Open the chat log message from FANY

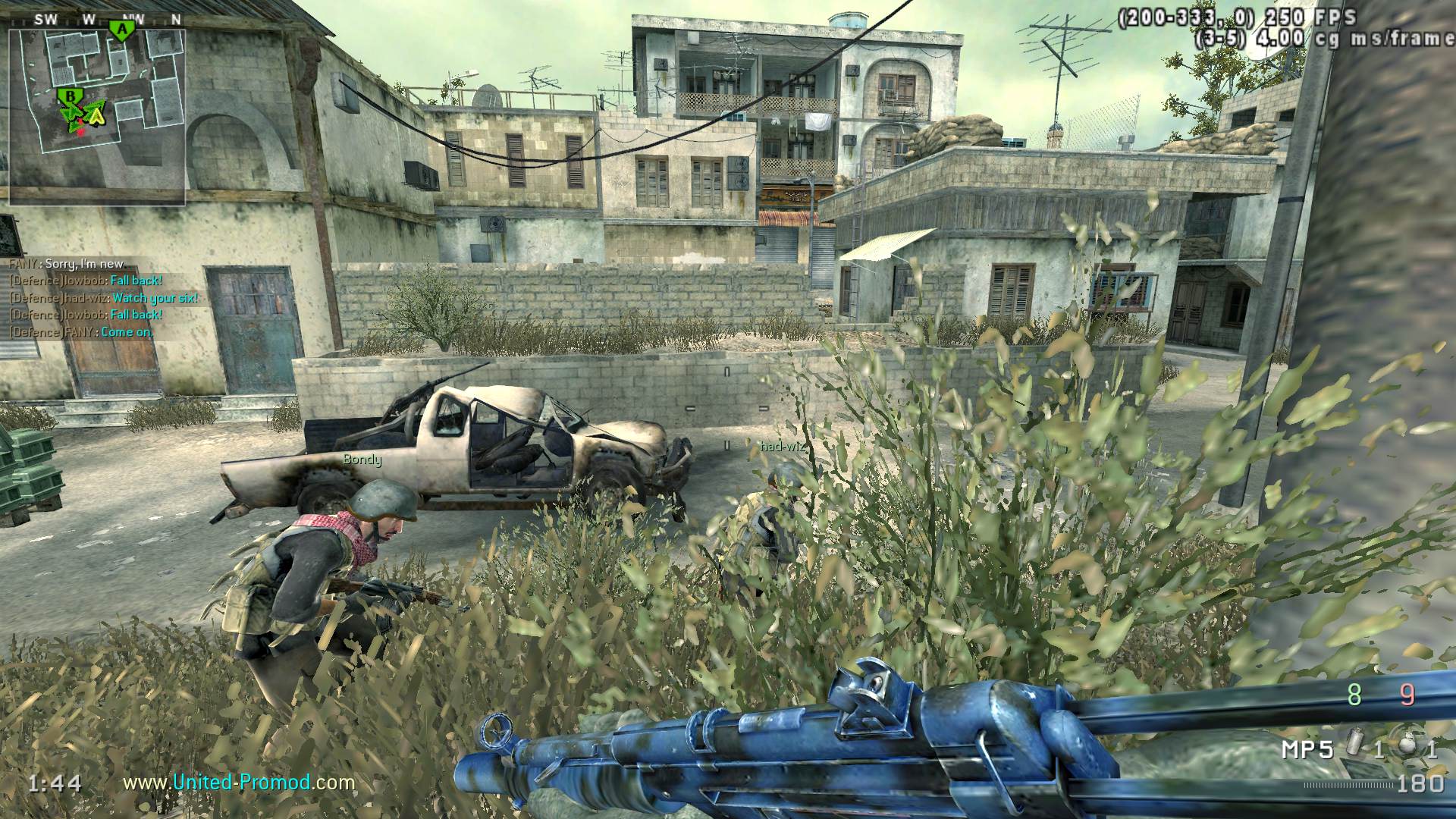pyautogui.click(x=67, y=264)
